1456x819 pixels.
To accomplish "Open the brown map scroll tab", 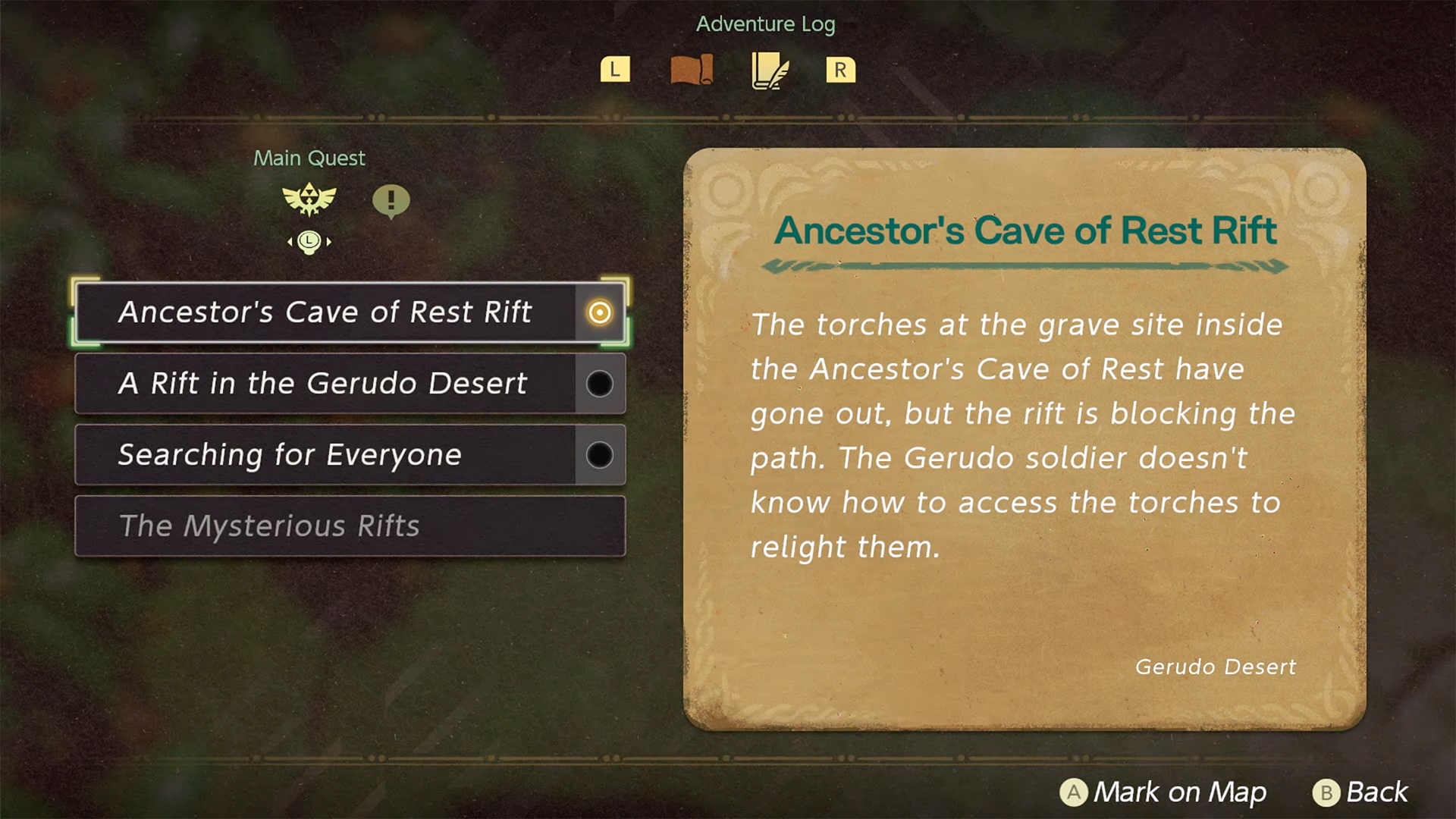I will tap(692, 71).
